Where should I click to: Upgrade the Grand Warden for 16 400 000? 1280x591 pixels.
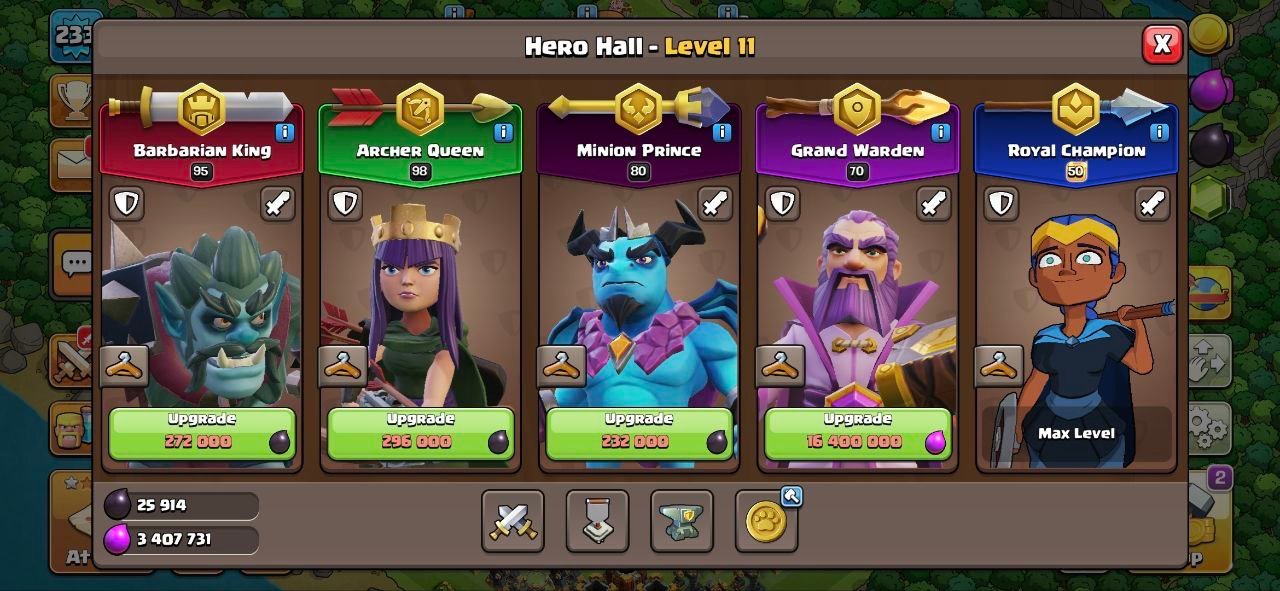pos(857,433)
